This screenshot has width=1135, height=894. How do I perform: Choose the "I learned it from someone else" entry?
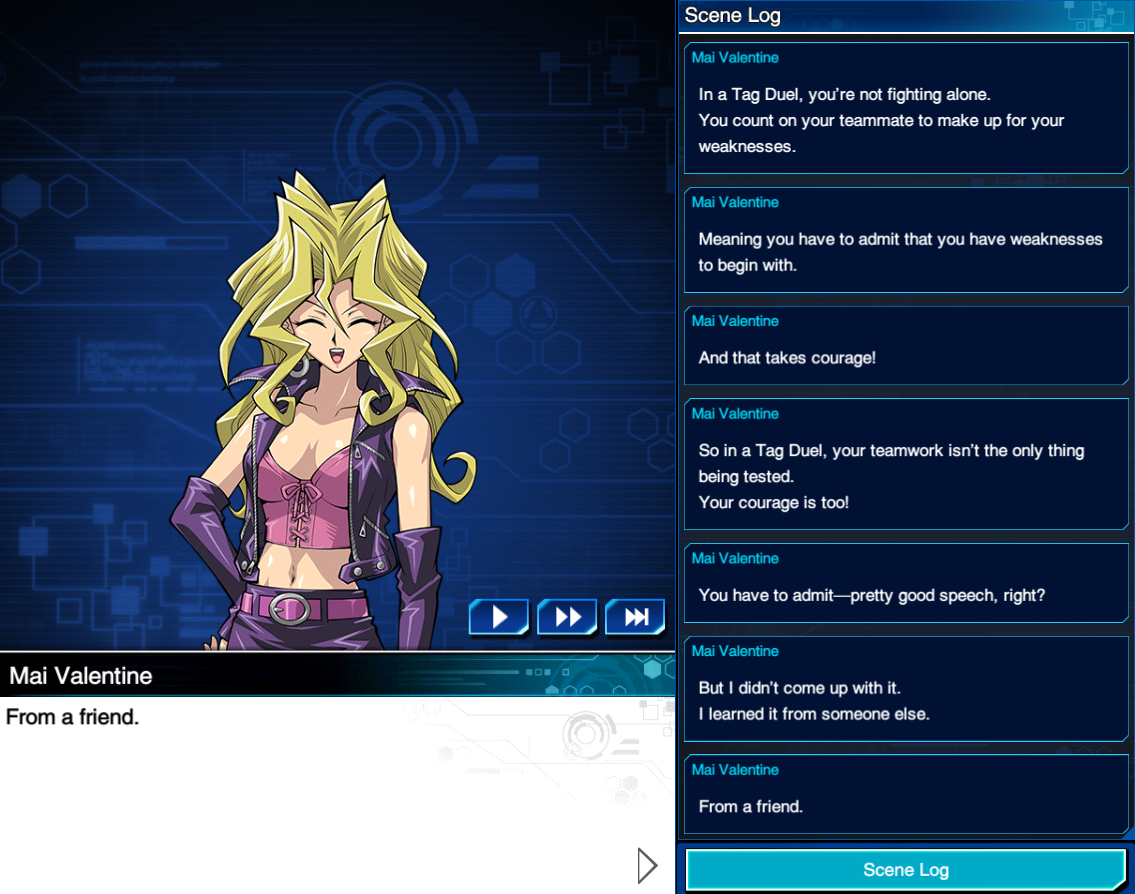(x=905, y=688)
